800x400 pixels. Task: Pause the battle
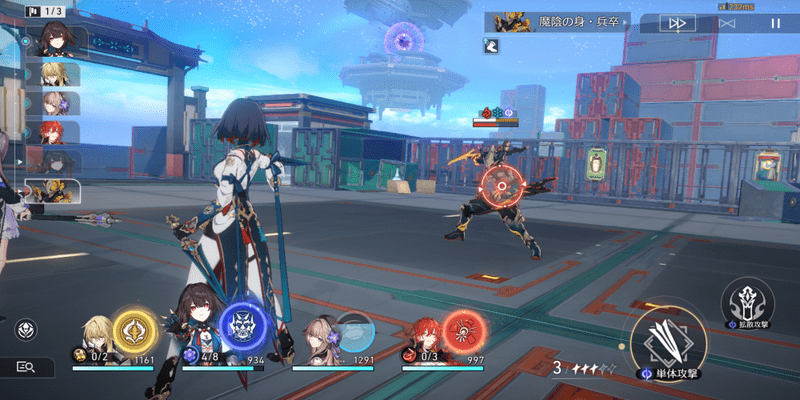pyautogui.click(x=775, y=22)
